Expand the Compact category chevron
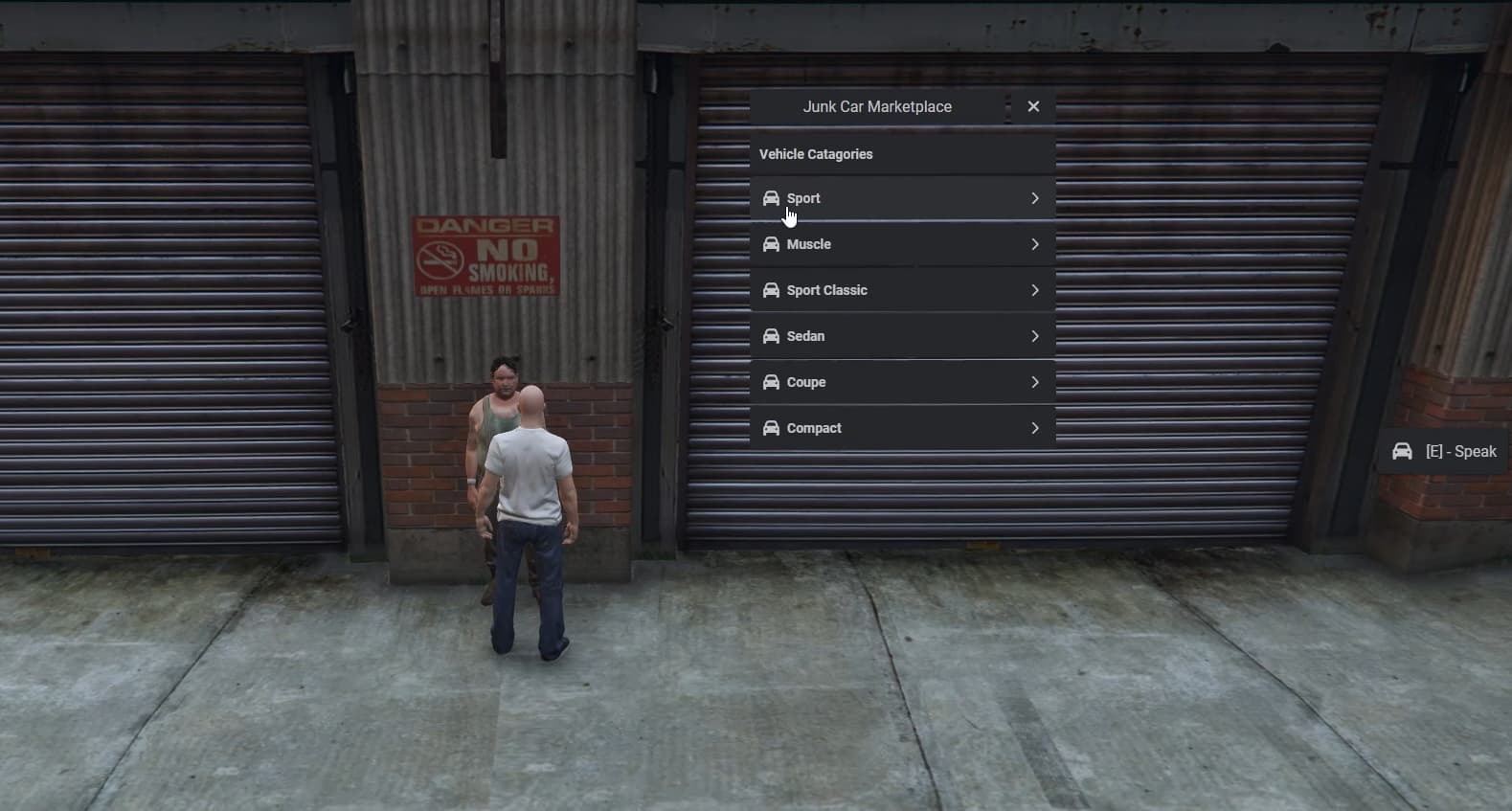The height and width of the screenshot is (811, 1512). [1036, 428]
